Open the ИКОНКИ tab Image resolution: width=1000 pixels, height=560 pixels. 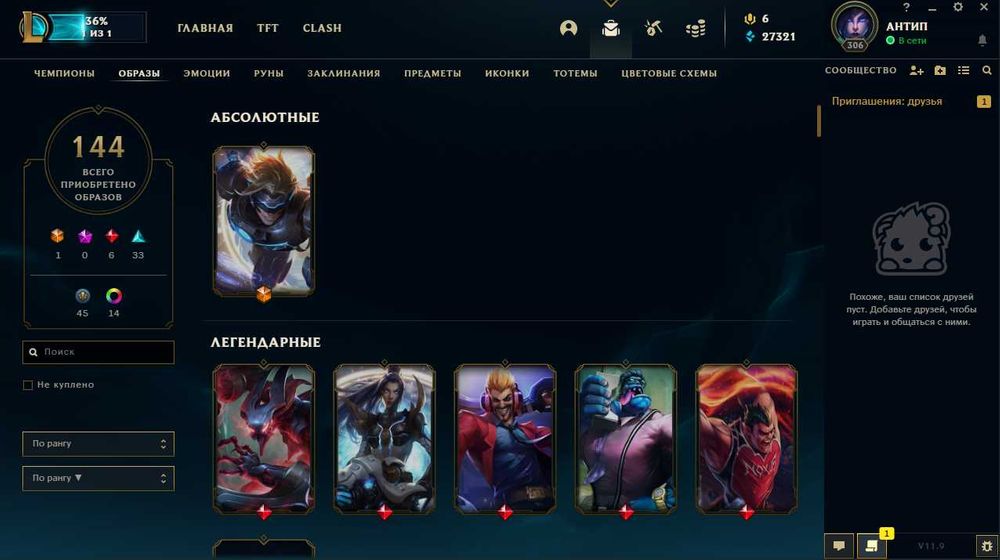point(507,73)
